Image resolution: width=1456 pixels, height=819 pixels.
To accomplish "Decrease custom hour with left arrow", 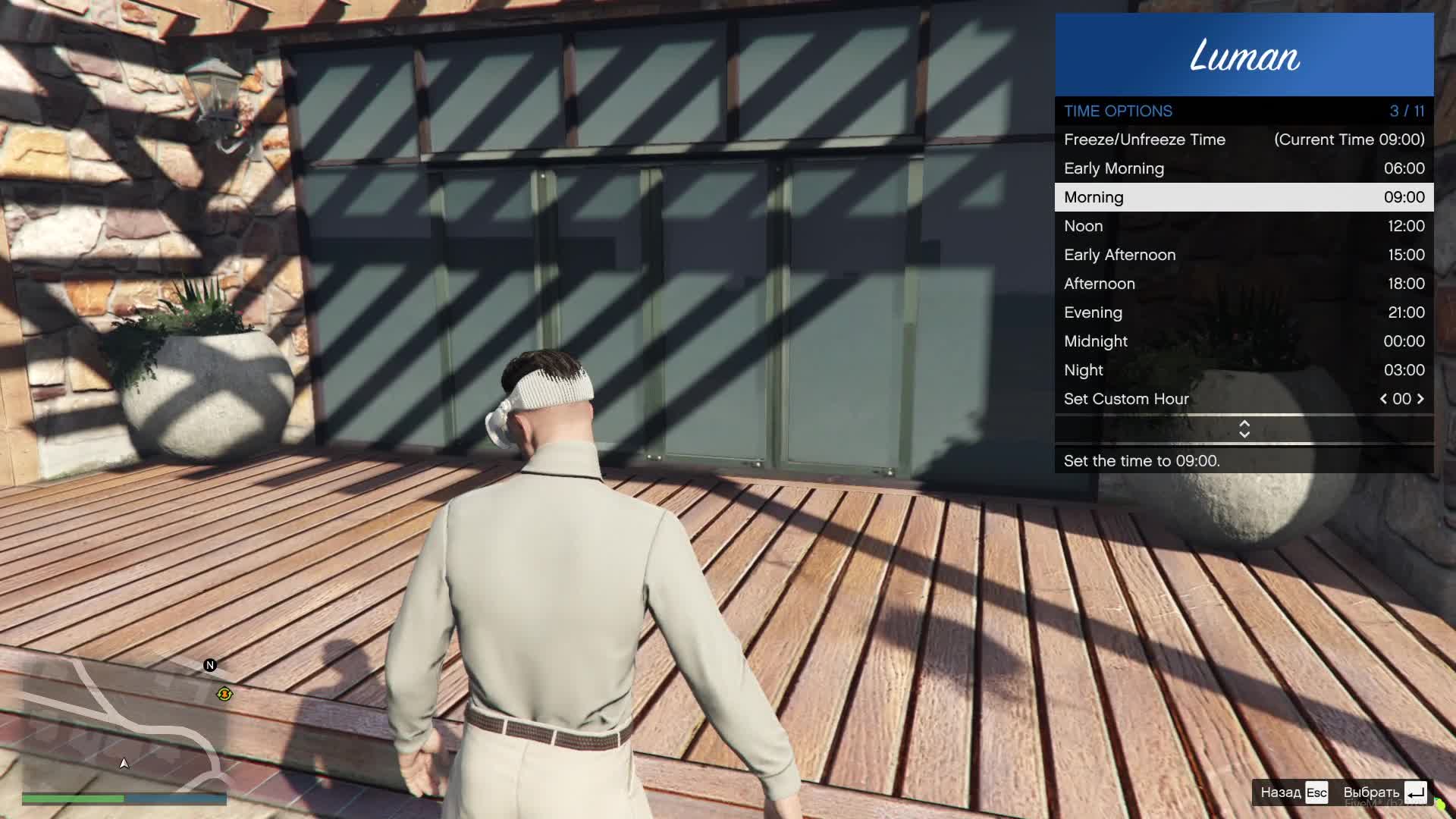I will point(1383,399).
